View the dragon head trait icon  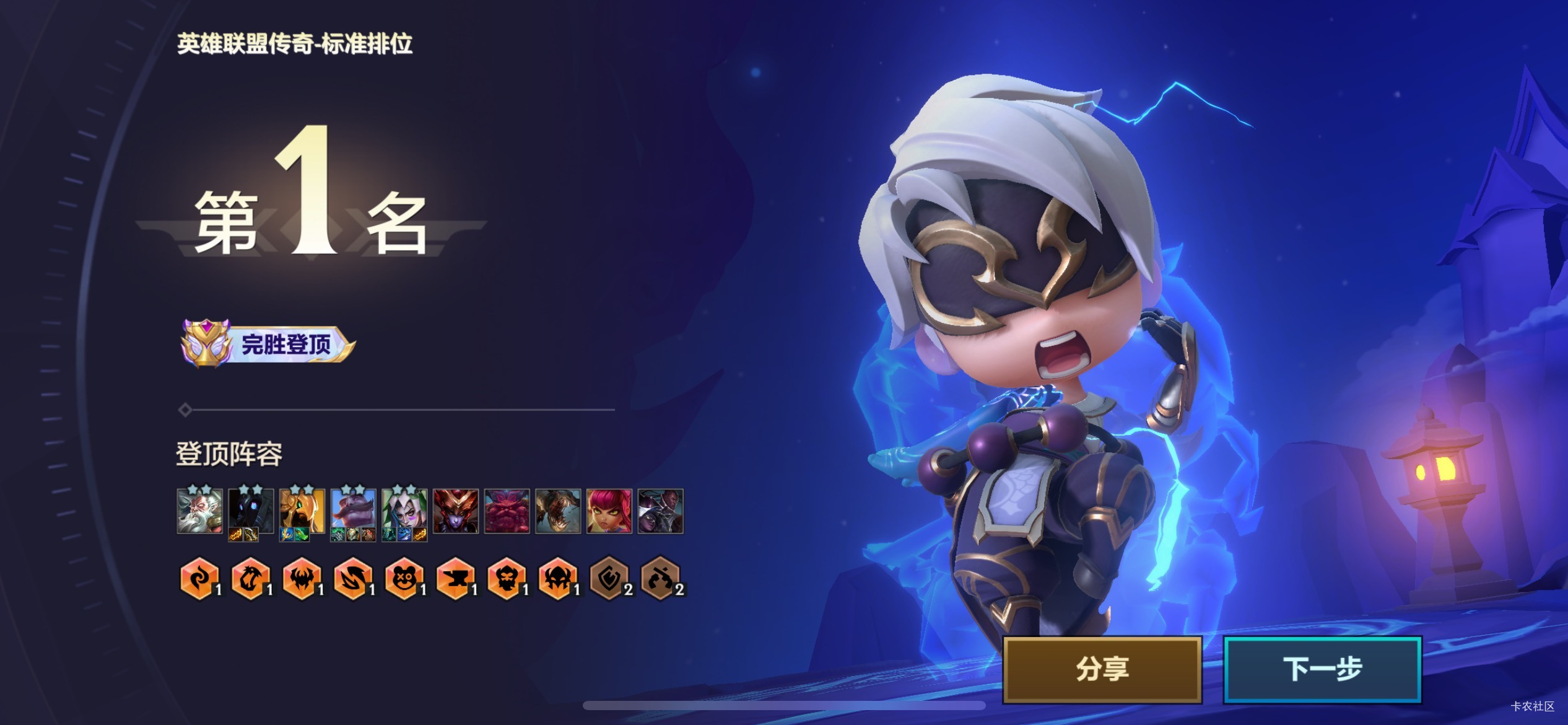[250, 579]
